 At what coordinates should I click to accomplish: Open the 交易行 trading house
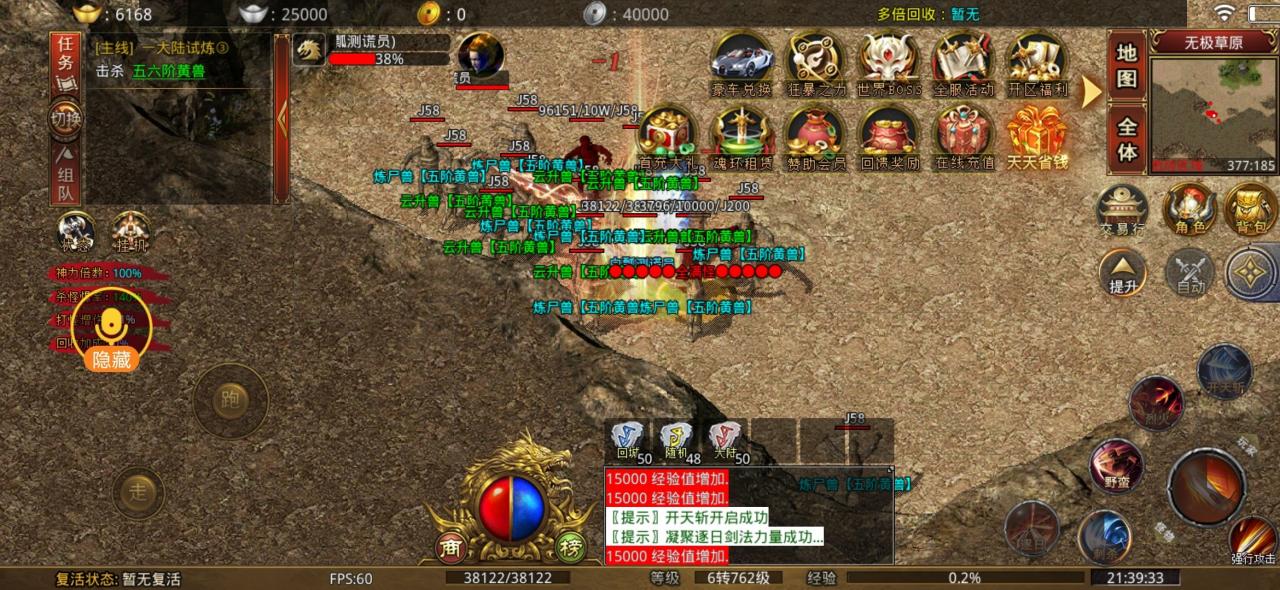pyautogui.click(x=1122, y=212)
